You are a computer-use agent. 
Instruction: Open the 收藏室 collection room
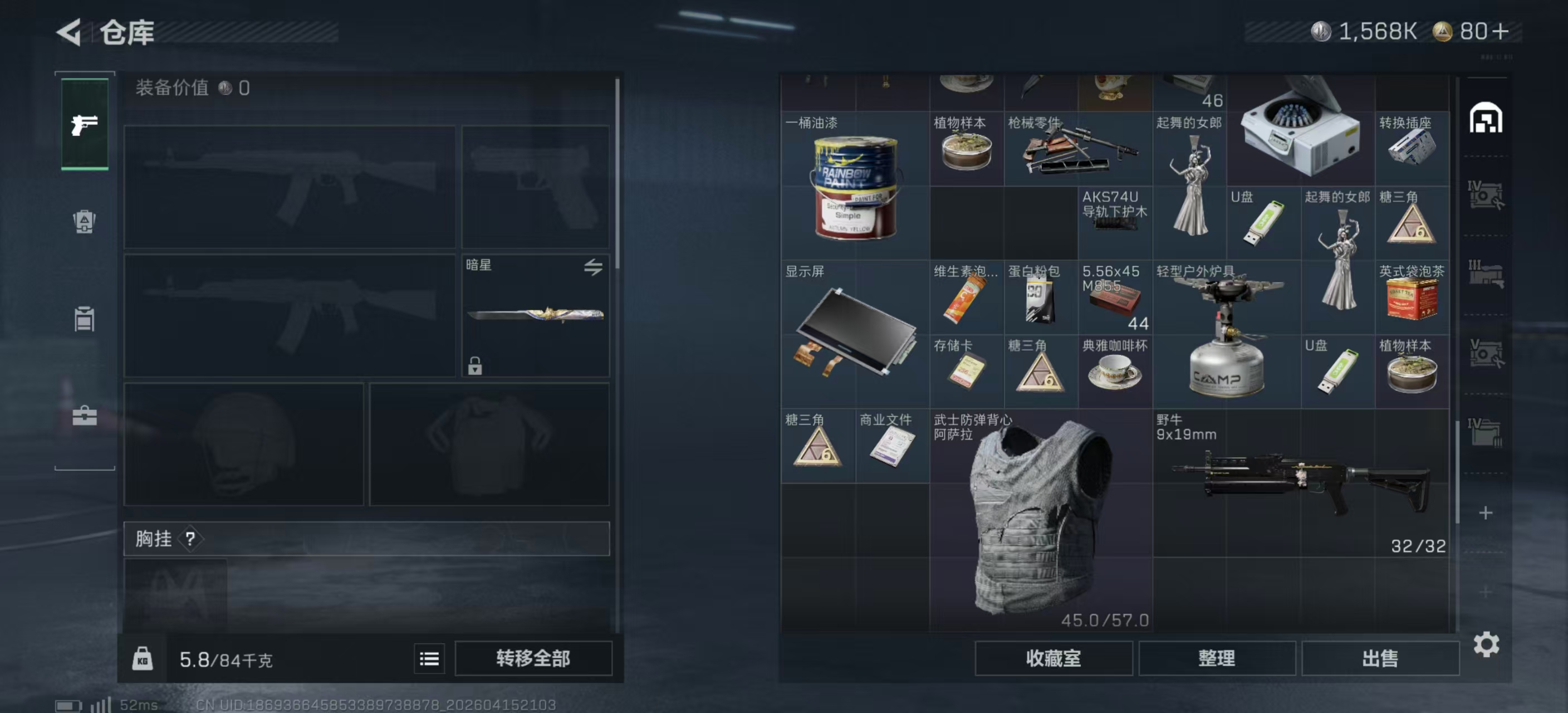1053,658
